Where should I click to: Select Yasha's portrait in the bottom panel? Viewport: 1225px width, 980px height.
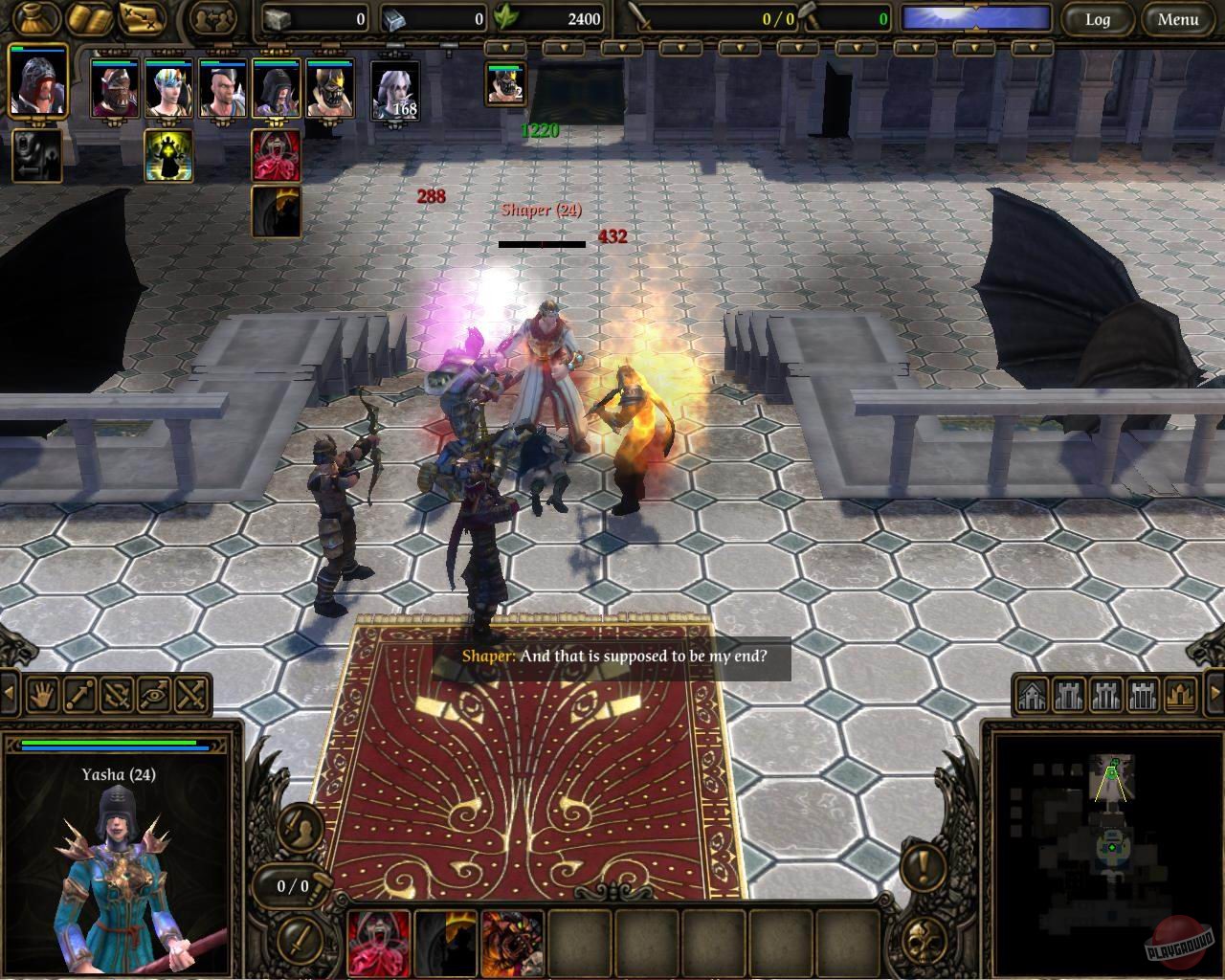115,861
